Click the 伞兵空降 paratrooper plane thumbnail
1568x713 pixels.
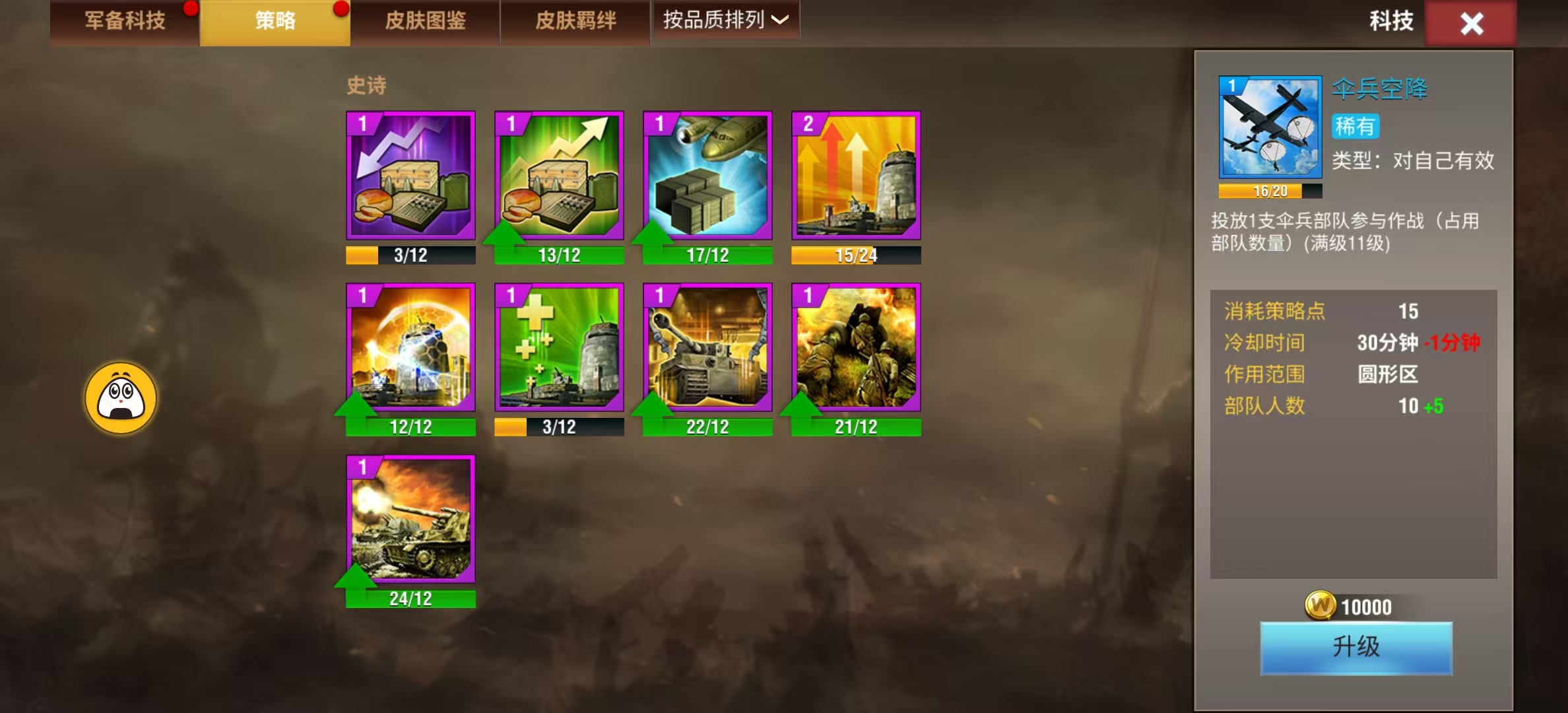tap(1270, 127)
